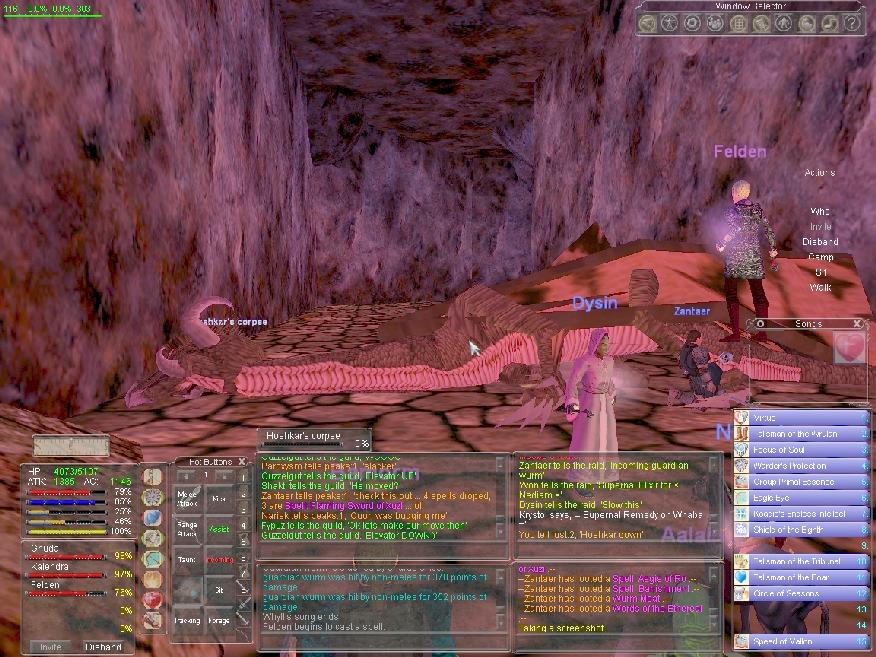
Task: Use the Taunt hot button
Action: pos(188,561)
